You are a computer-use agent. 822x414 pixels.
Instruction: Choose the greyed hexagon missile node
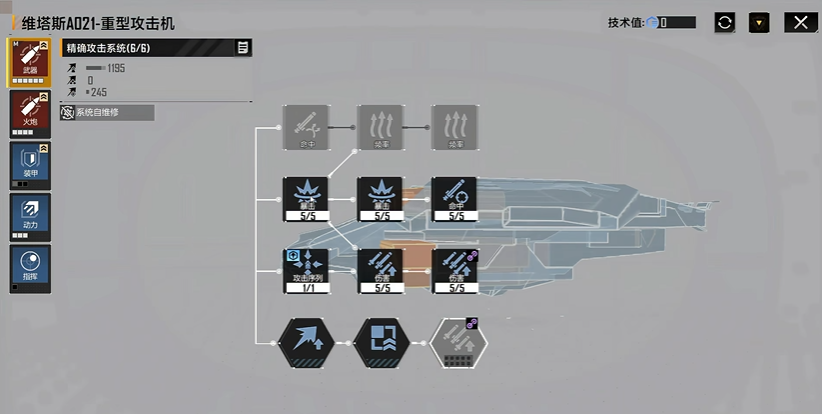coord(458,342)
